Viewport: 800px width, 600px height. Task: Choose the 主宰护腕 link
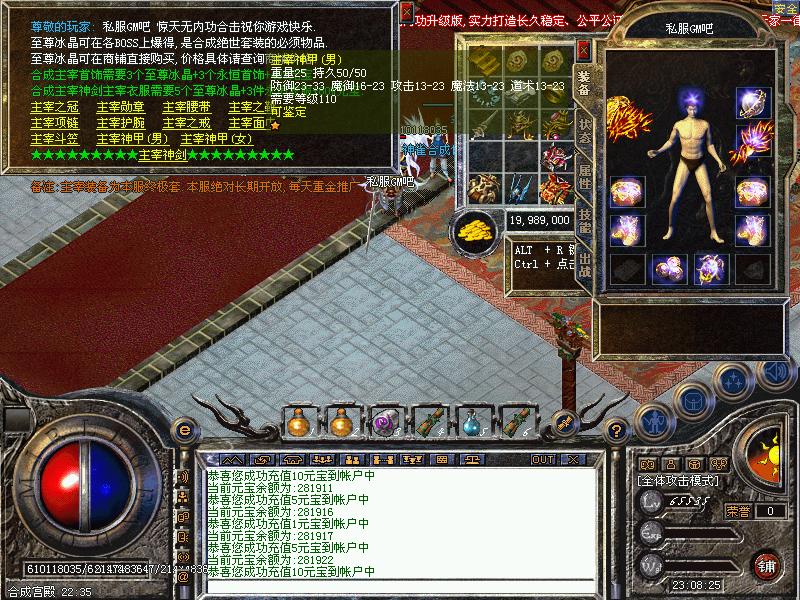pos(120,123)
